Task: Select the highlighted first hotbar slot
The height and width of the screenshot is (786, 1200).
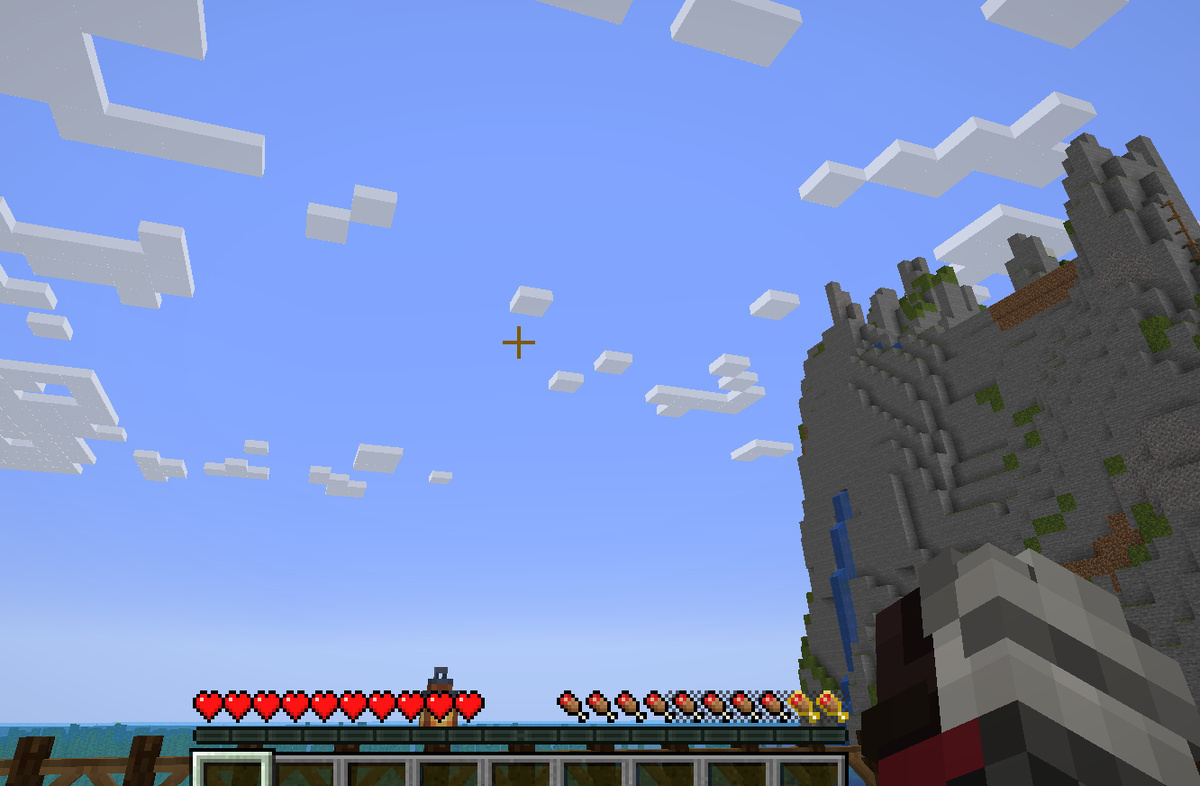Action: (233, 771)
